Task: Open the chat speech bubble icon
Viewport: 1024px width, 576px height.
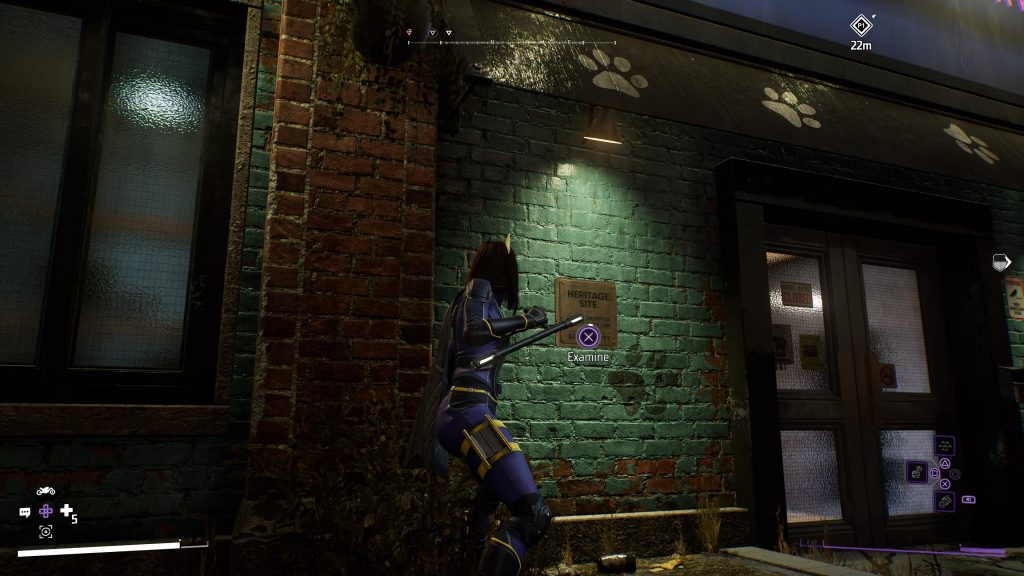Action: 25,512
